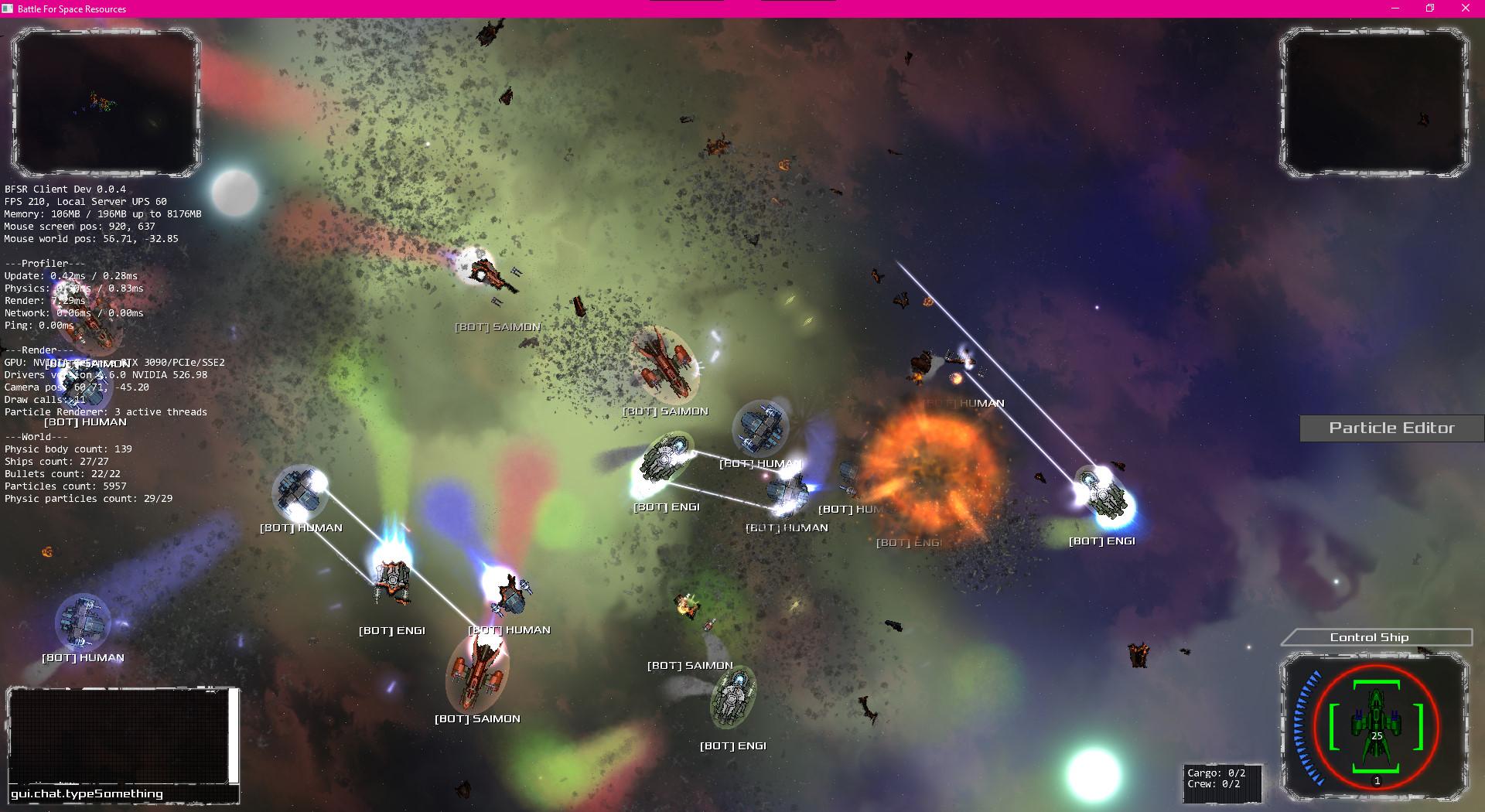Viewport: 1485px width, 812px height.
Task: Click the radar minimap panel
Action: pyautogui.click(x=106, y=102)
